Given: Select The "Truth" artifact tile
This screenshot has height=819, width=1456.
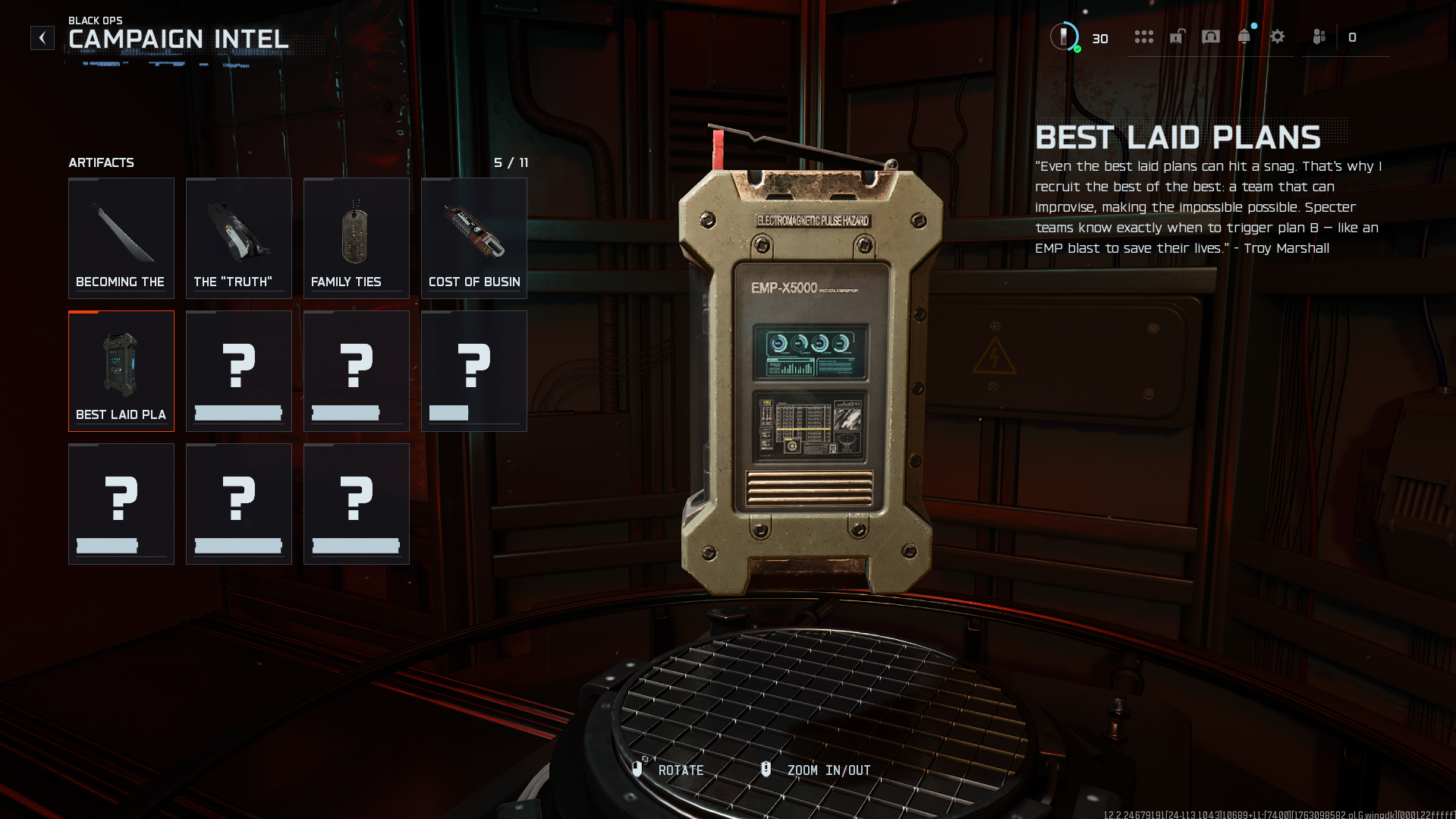Looking at the screenshot, I should [239, 238].
